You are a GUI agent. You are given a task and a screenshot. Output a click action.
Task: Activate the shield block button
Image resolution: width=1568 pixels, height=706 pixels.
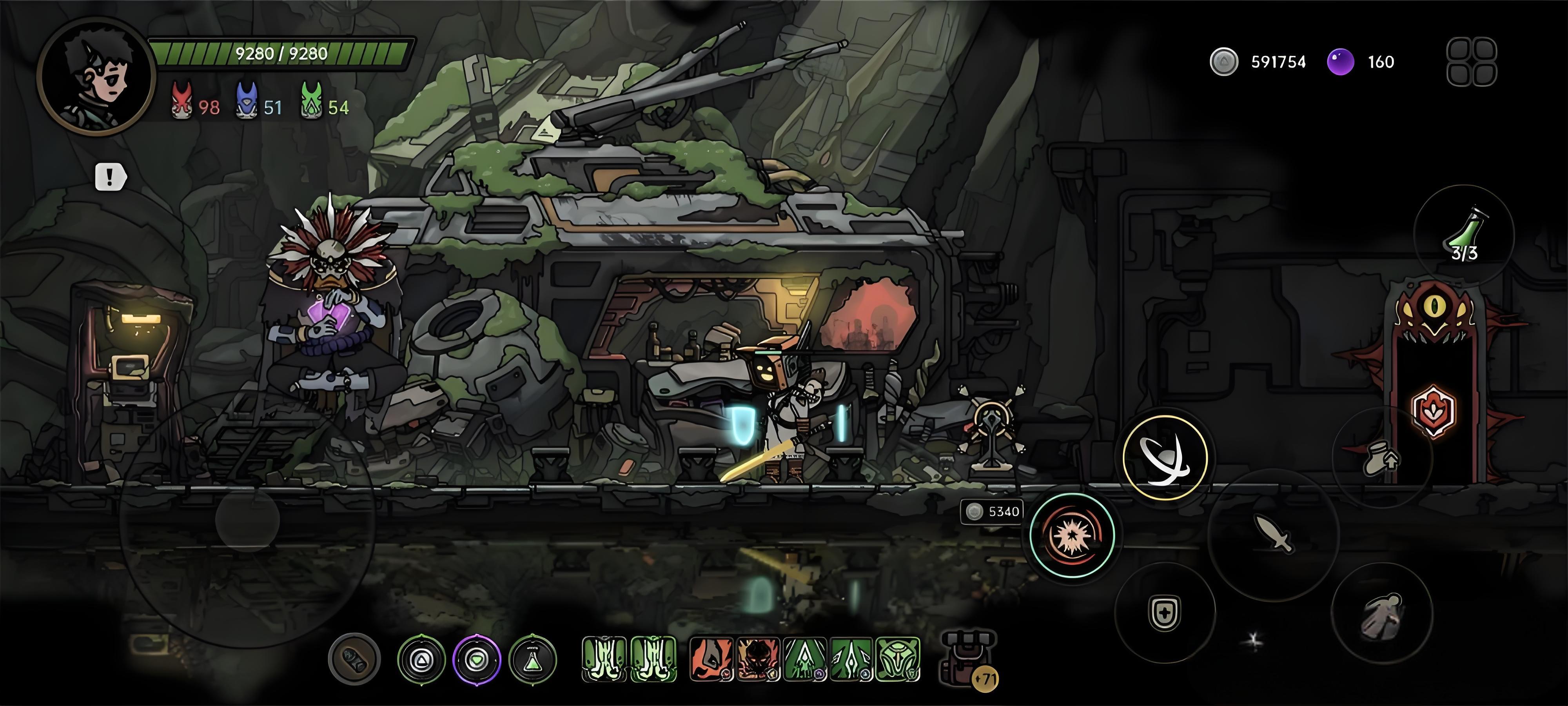click(x=1164, y=612)
